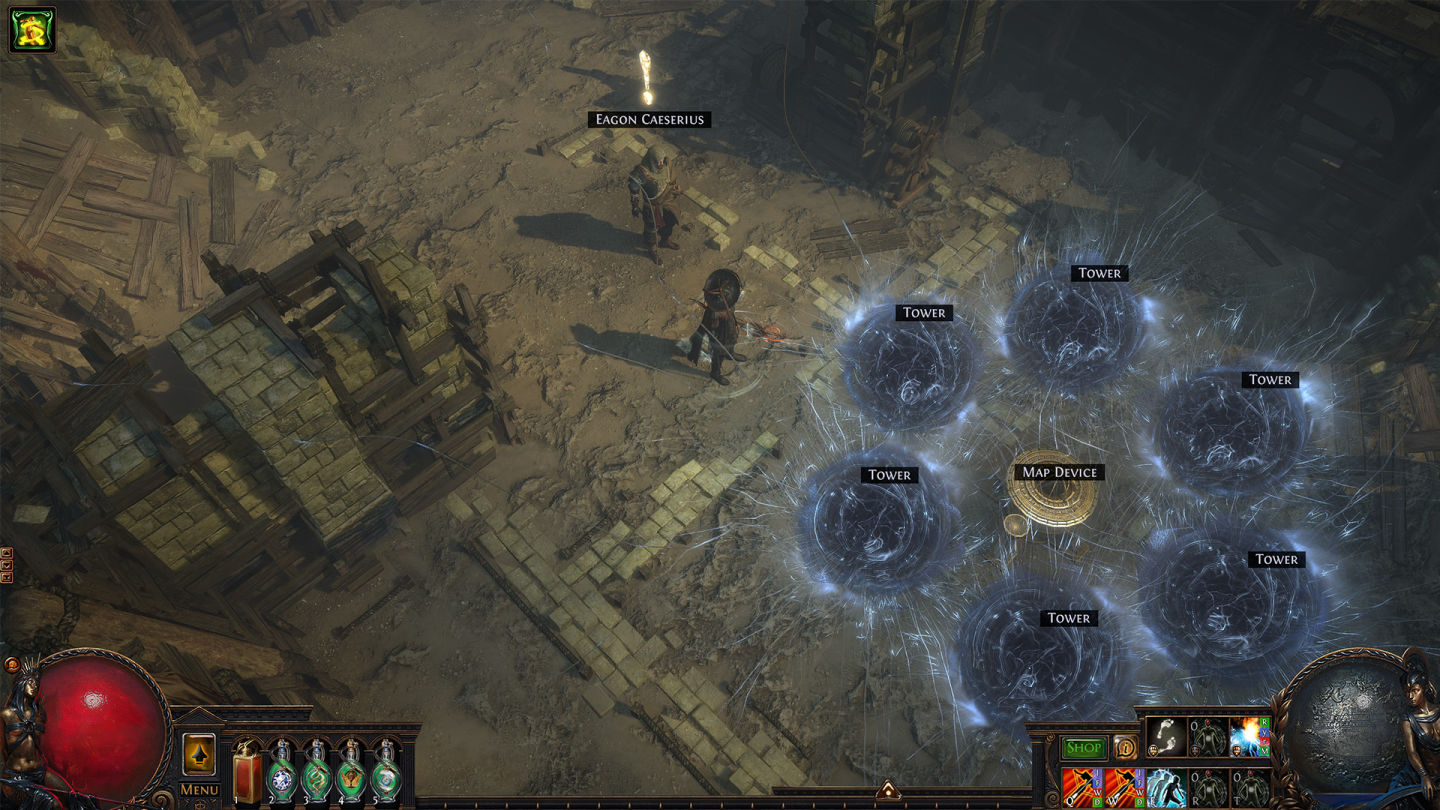Click the green and yellow buff icon

pos(32,30)
